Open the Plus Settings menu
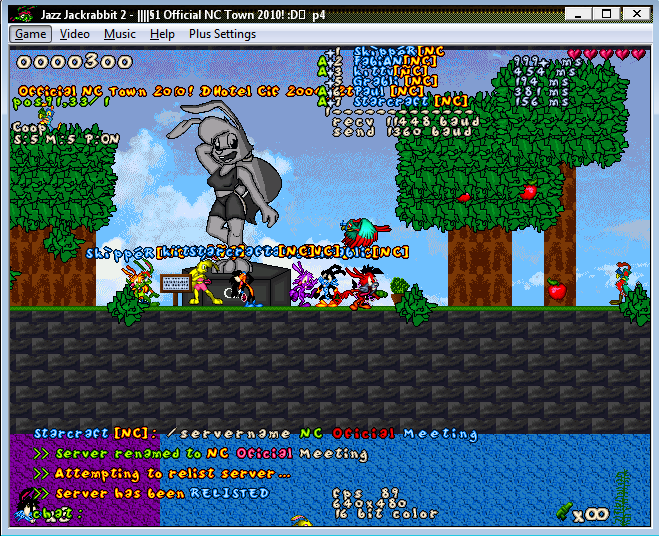The height and width of the screenshot is (536, 659). tap(222, 34)
